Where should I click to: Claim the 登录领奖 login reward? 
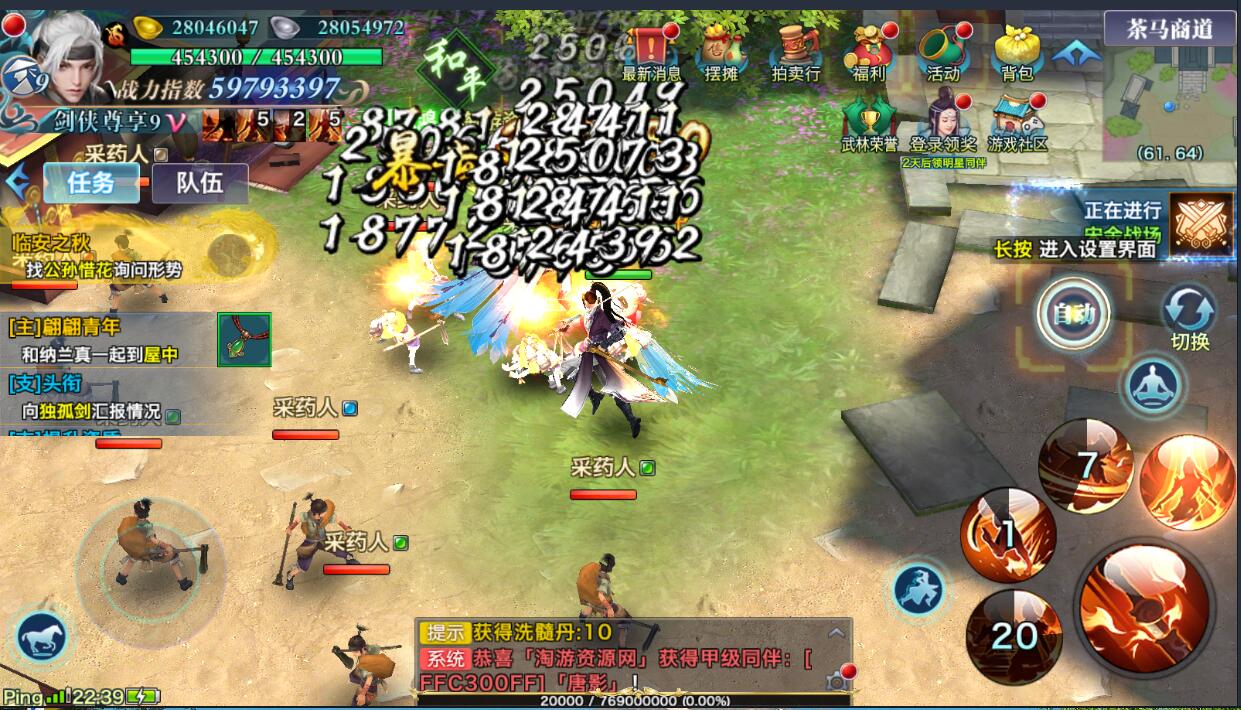coord(943,122)
